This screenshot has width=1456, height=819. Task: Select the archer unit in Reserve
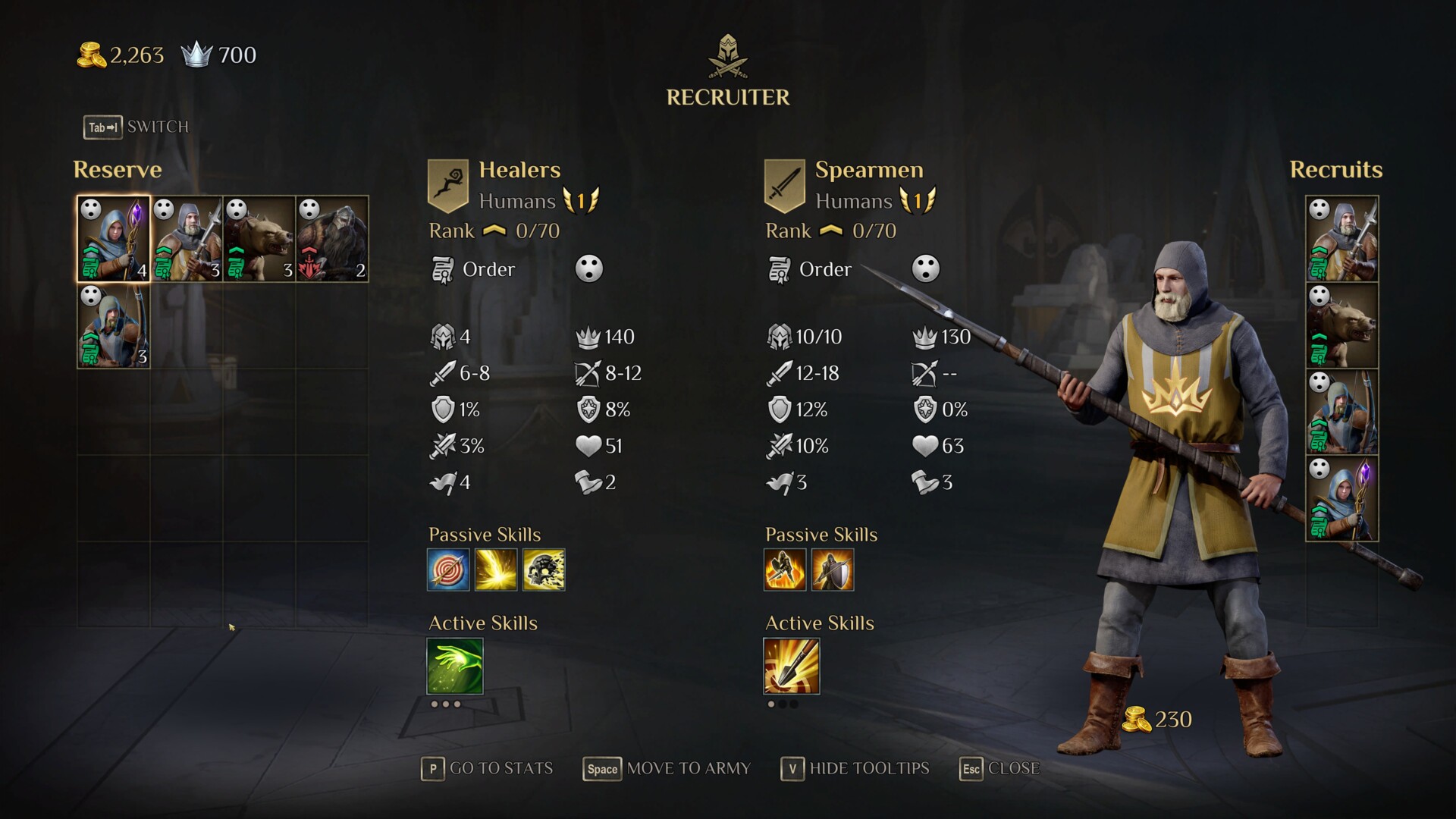point(114,326)
